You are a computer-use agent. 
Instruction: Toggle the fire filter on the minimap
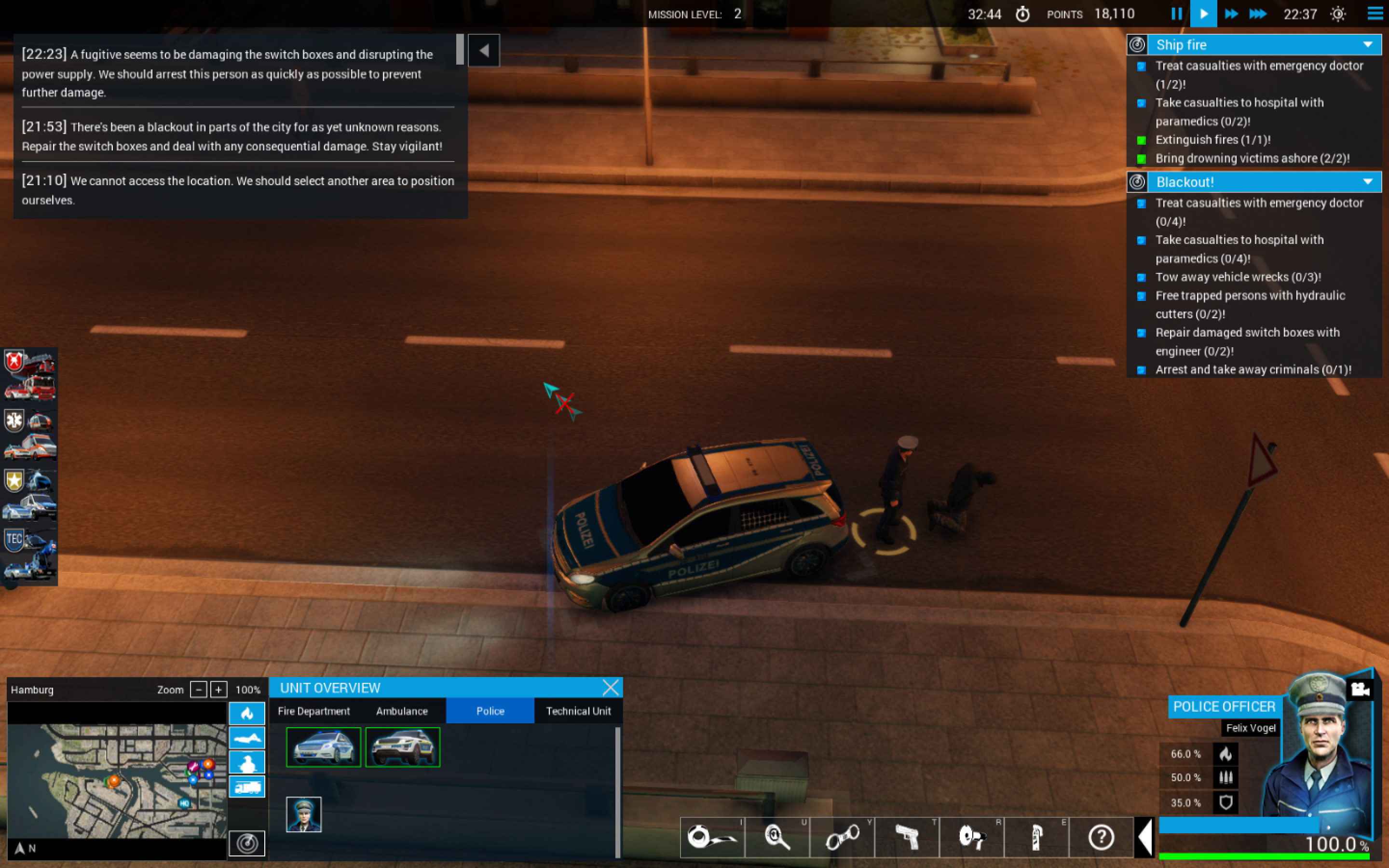[247, 714]
